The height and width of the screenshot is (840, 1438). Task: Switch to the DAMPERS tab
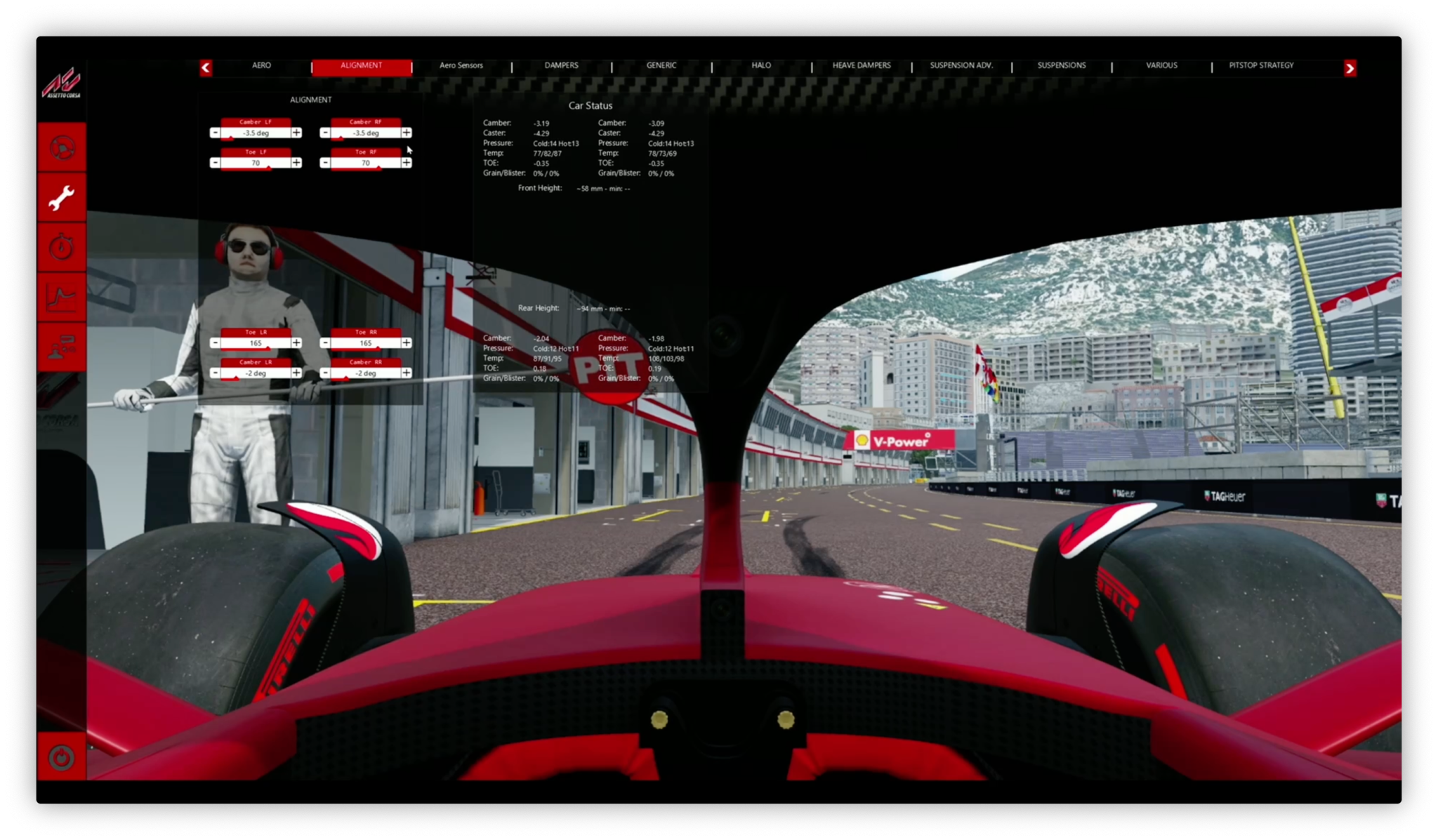[x=561, y=65]
